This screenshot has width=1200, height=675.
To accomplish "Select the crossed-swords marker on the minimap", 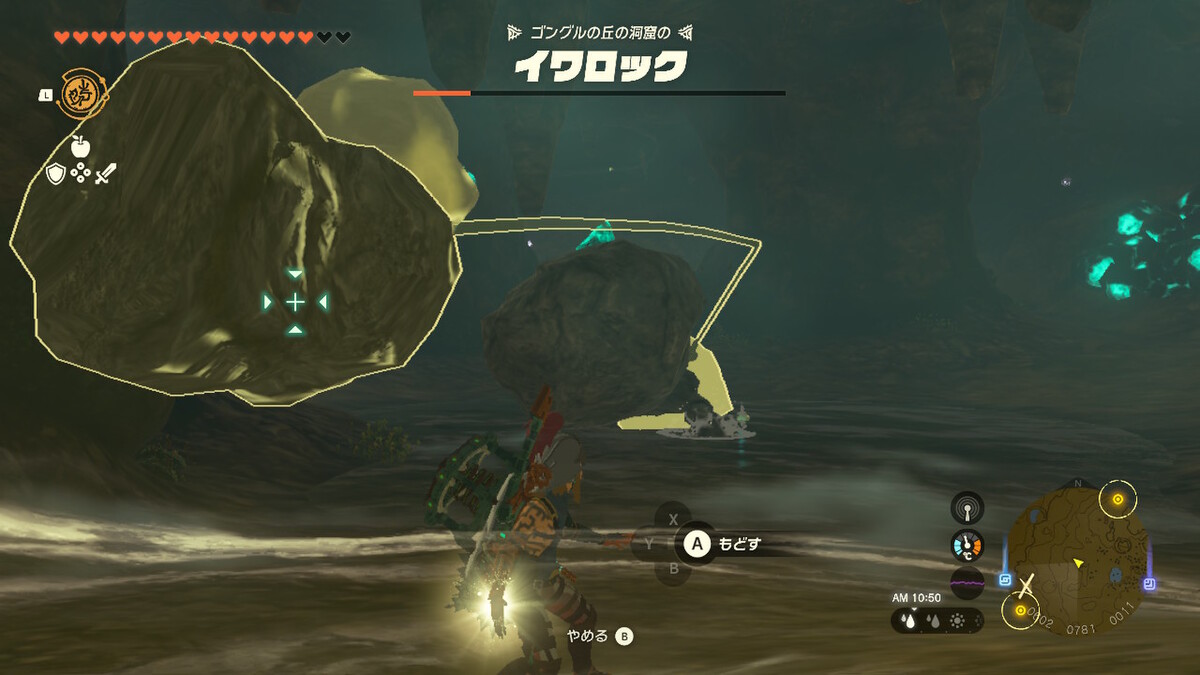I will pyautogui.click(x=1025, y=585).
